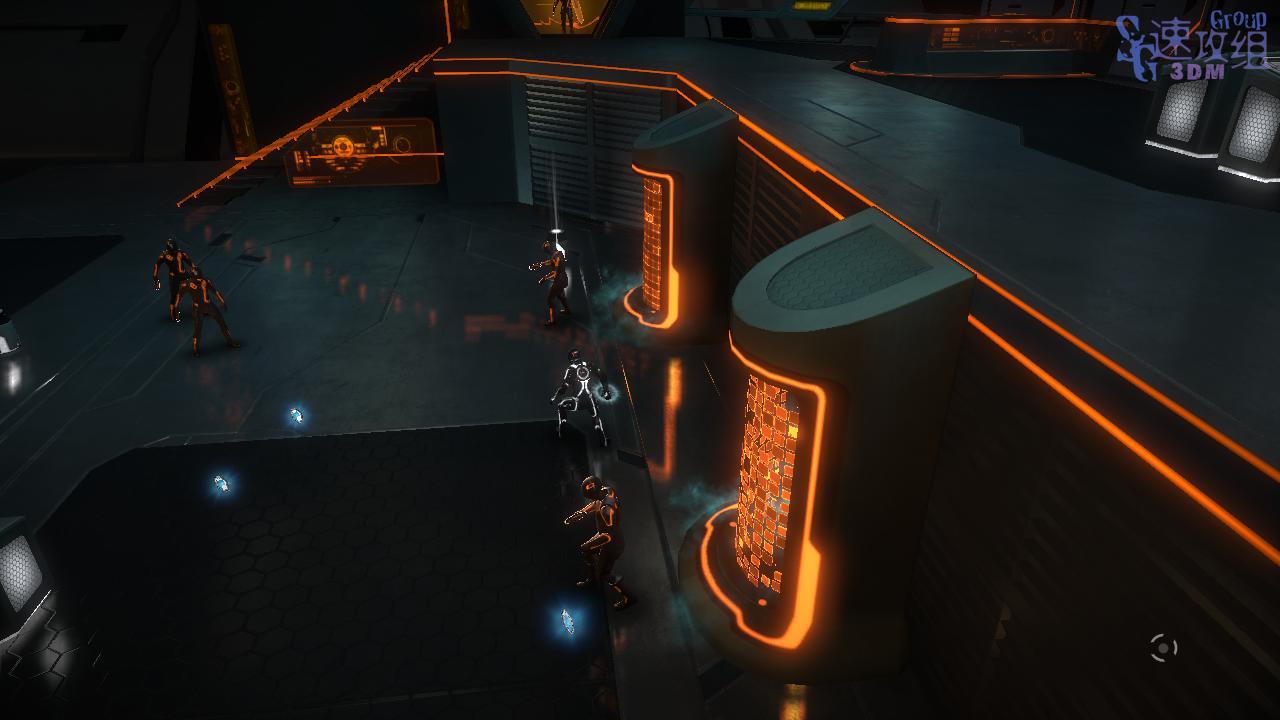Click the 3DM Group watermark logo

(x=1192, y=46)
